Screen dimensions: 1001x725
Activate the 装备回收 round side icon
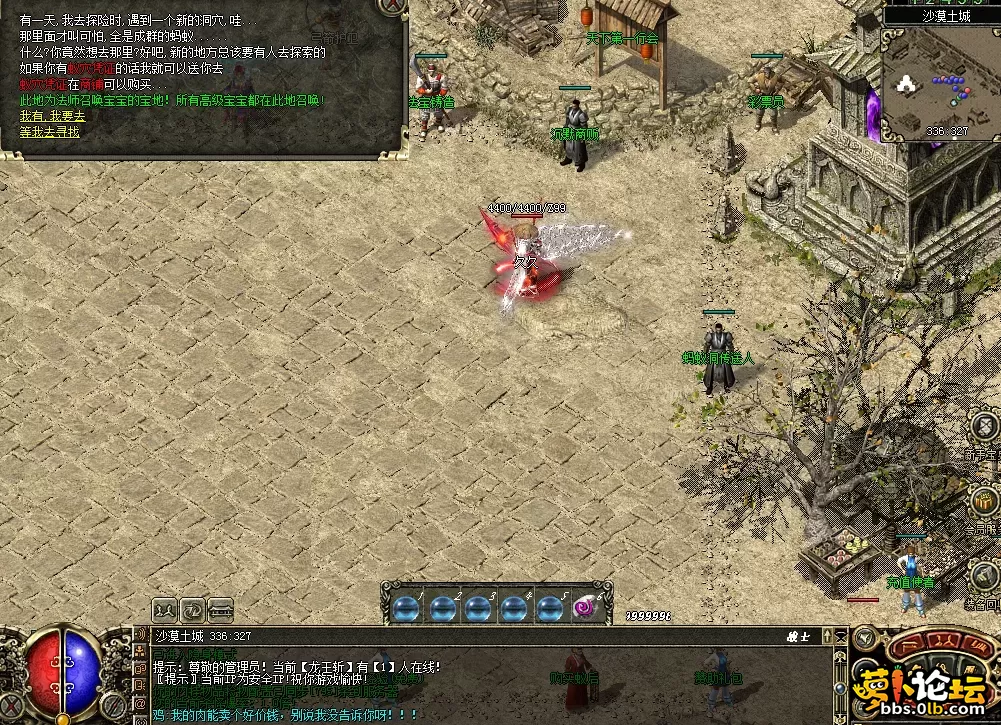tap(986, 575)
